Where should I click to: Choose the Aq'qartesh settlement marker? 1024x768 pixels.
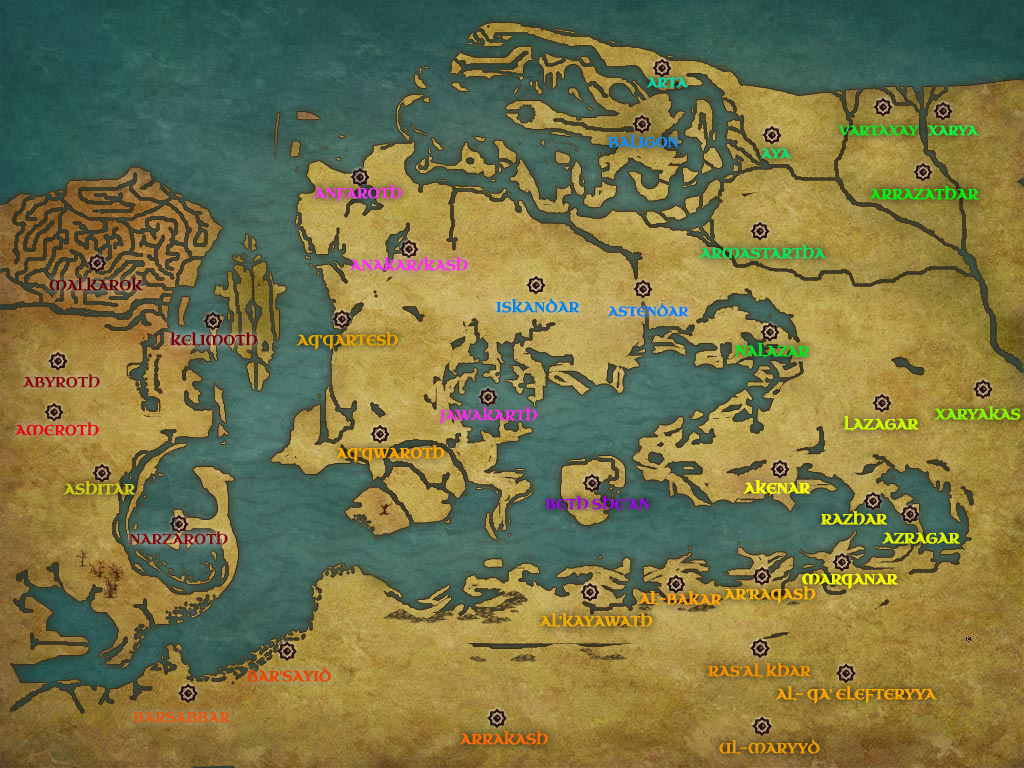click(x=342, y=319)
